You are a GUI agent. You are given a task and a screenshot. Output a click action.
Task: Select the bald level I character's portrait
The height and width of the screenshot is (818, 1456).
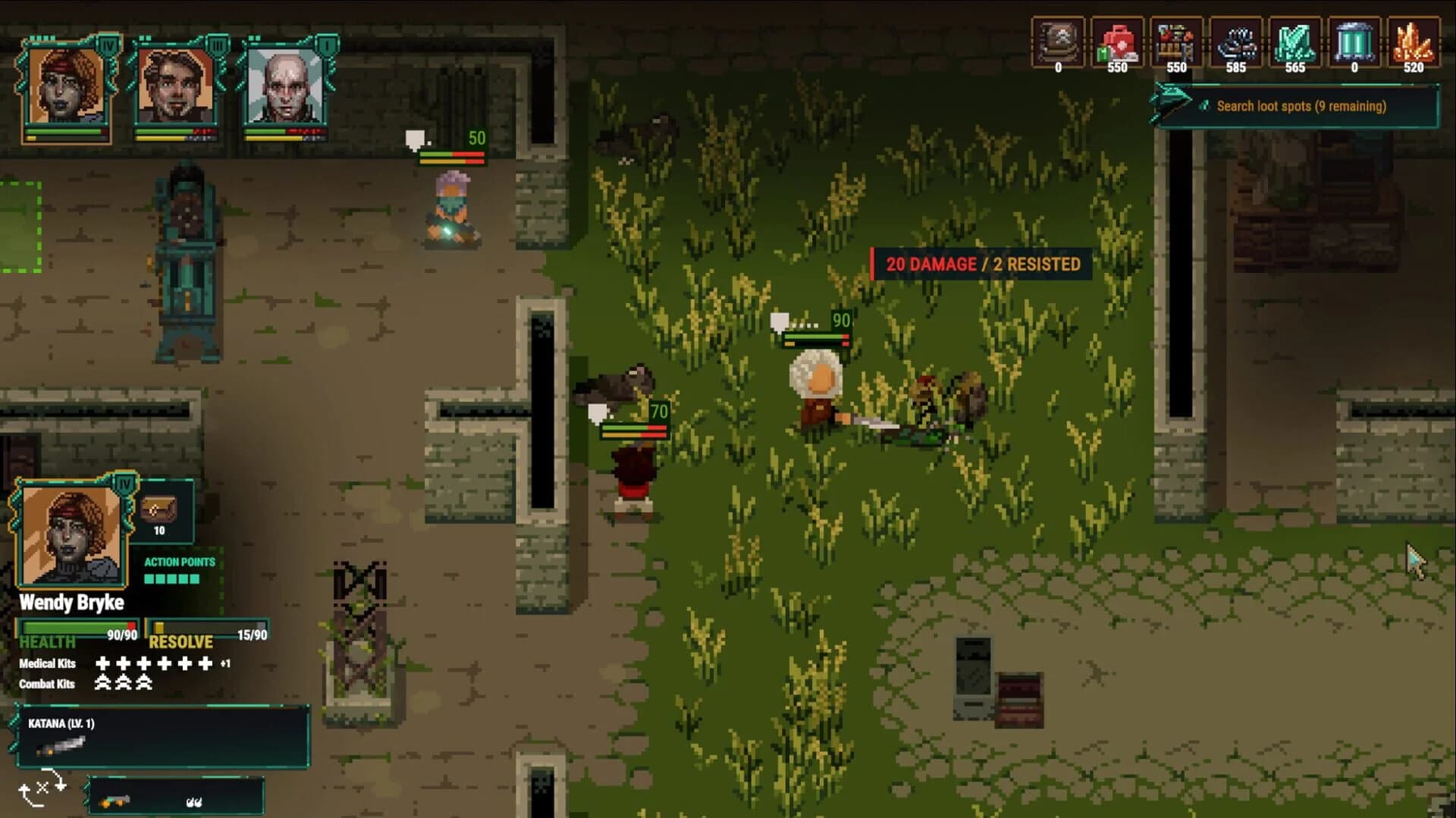click(x=281, y=83)
